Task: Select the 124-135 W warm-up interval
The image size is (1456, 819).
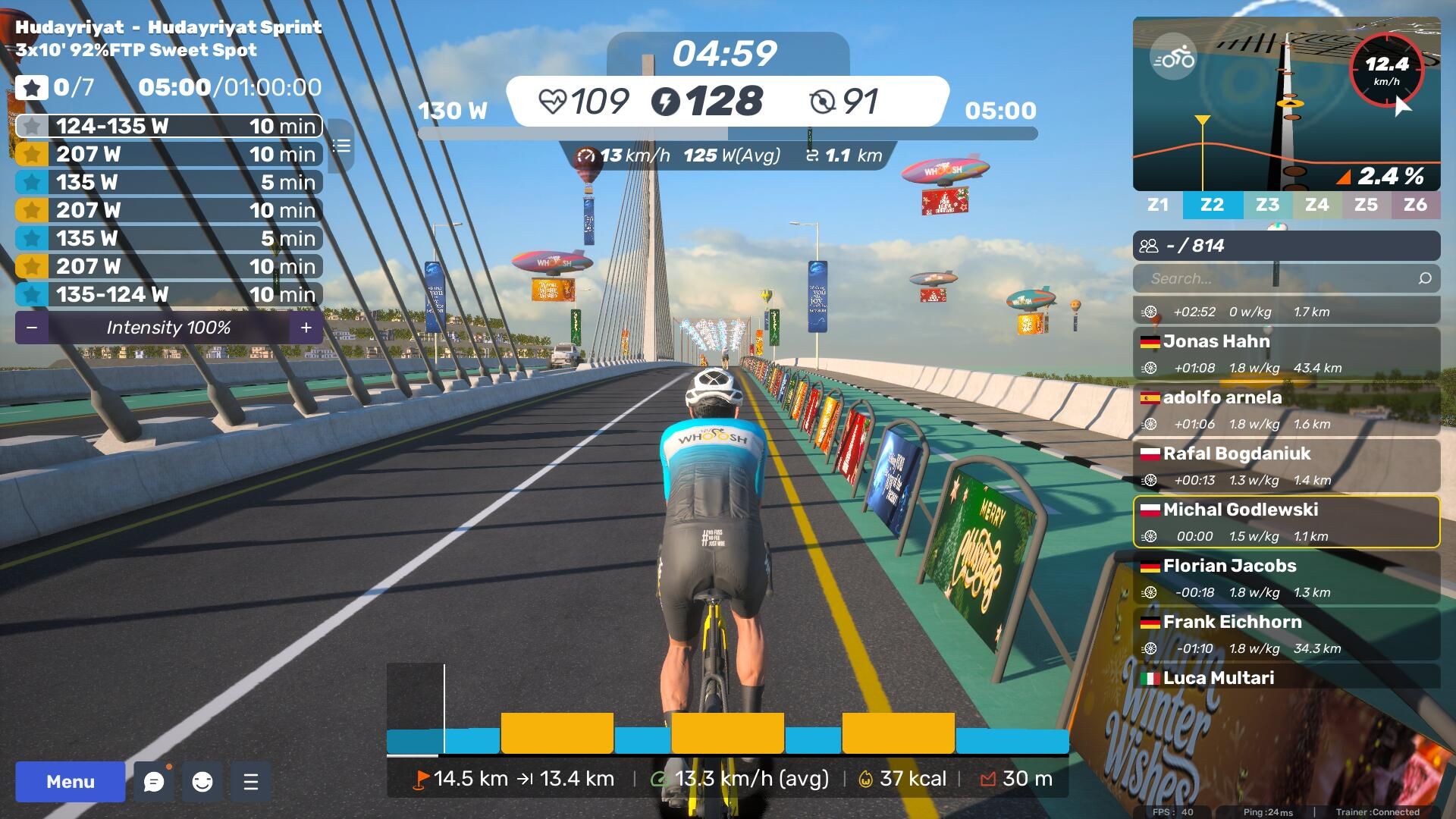Action: (168, 126)
